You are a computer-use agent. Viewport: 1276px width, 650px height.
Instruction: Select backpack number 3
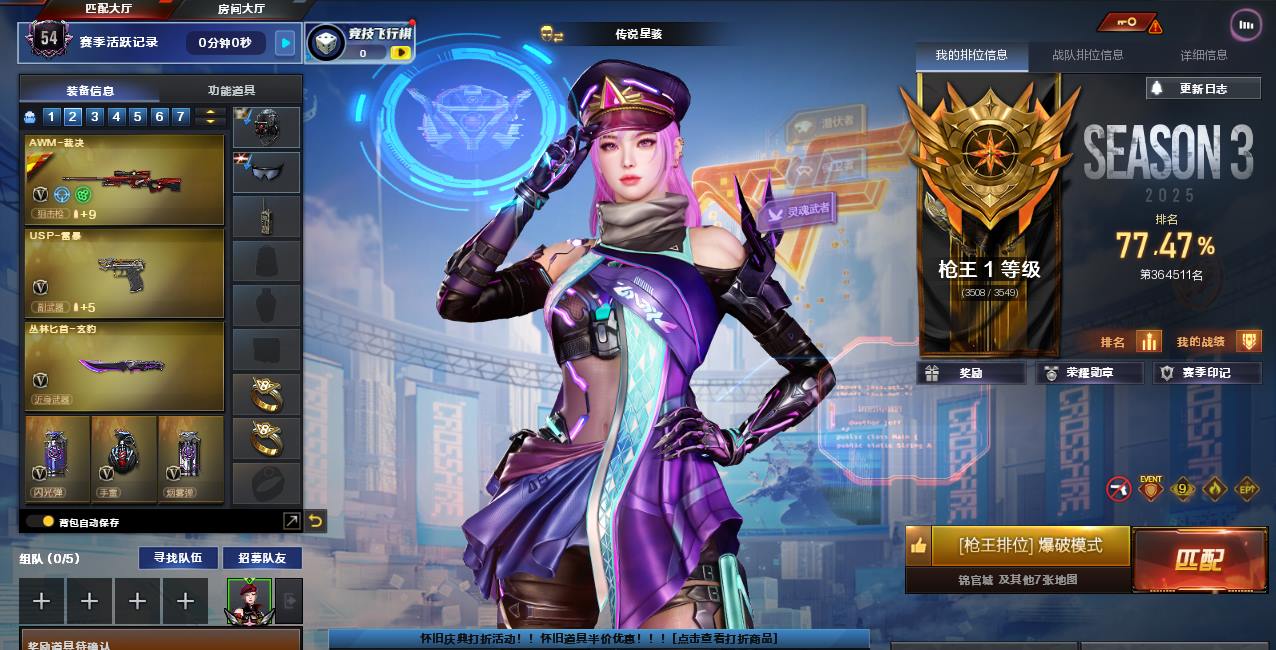(94, 117)
